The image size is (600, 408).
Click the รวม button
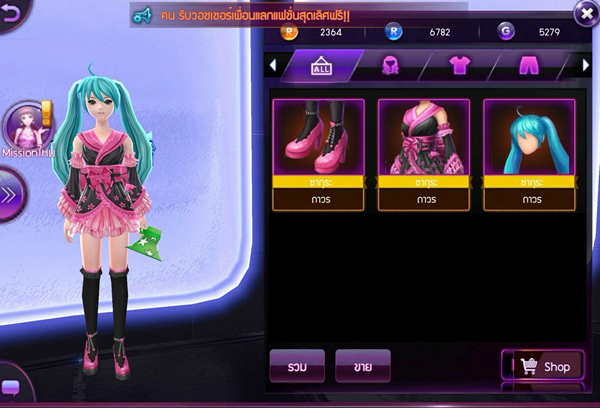pyautogui.click(x=297, y=367)
